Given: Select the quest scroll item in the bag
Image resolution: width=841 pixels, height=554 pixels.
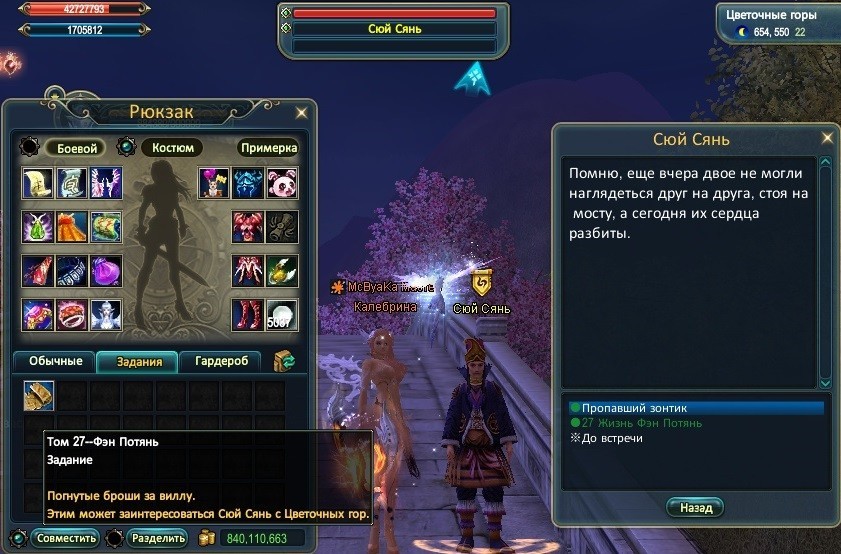Looking at the screenshot, I should [x=39, y=396].
